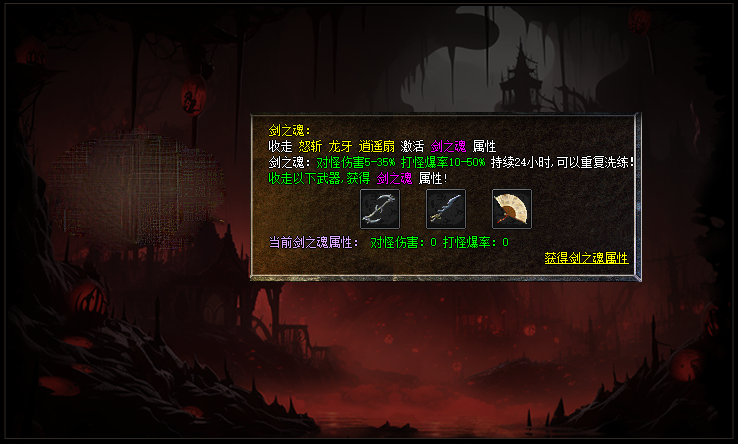This screenshot has width=738, height=444.
Task: Select the curved blade weapon slot
Action: (x=380, y=209)
